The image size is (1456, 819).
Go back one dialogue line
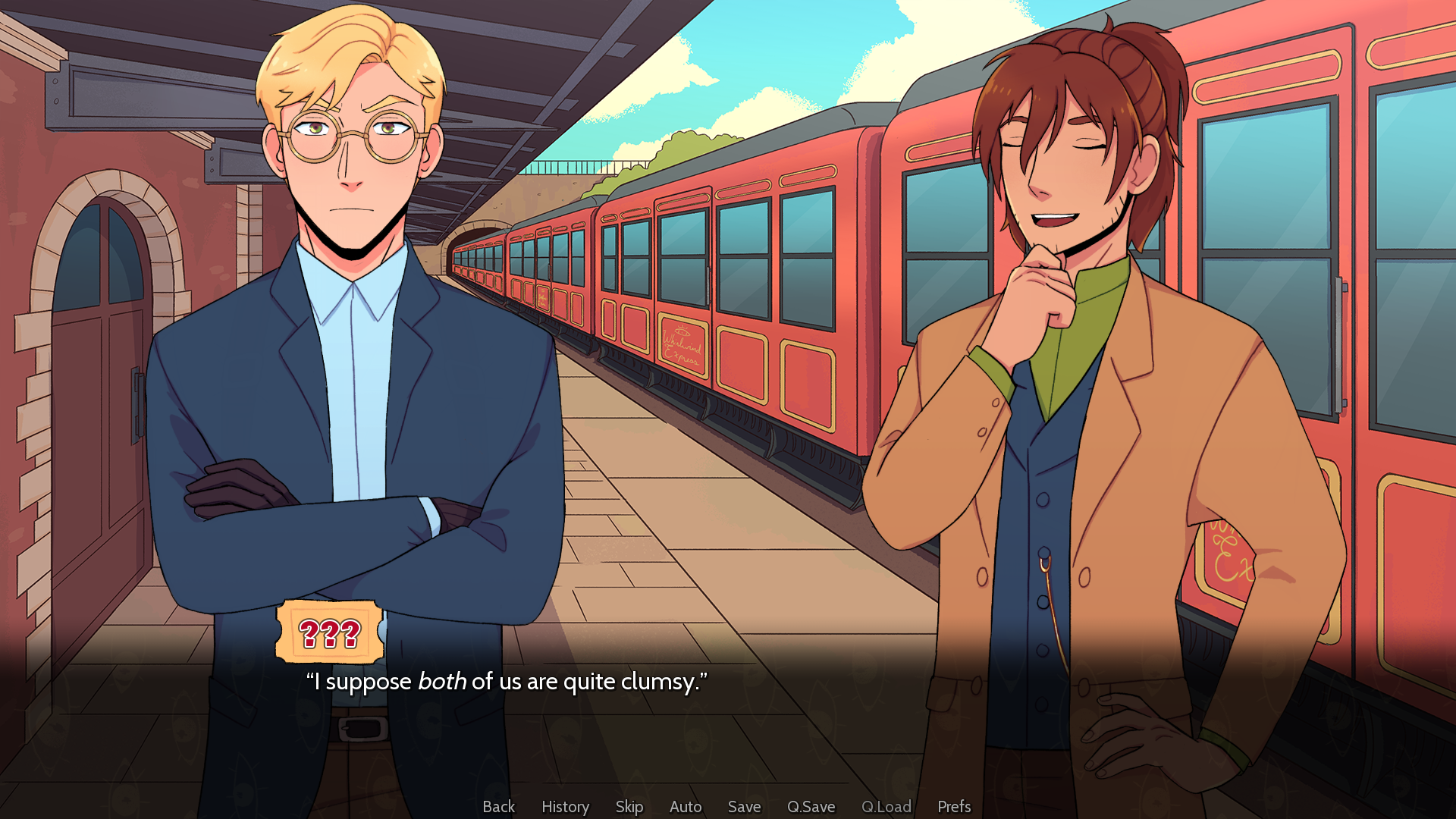point(498,806)
